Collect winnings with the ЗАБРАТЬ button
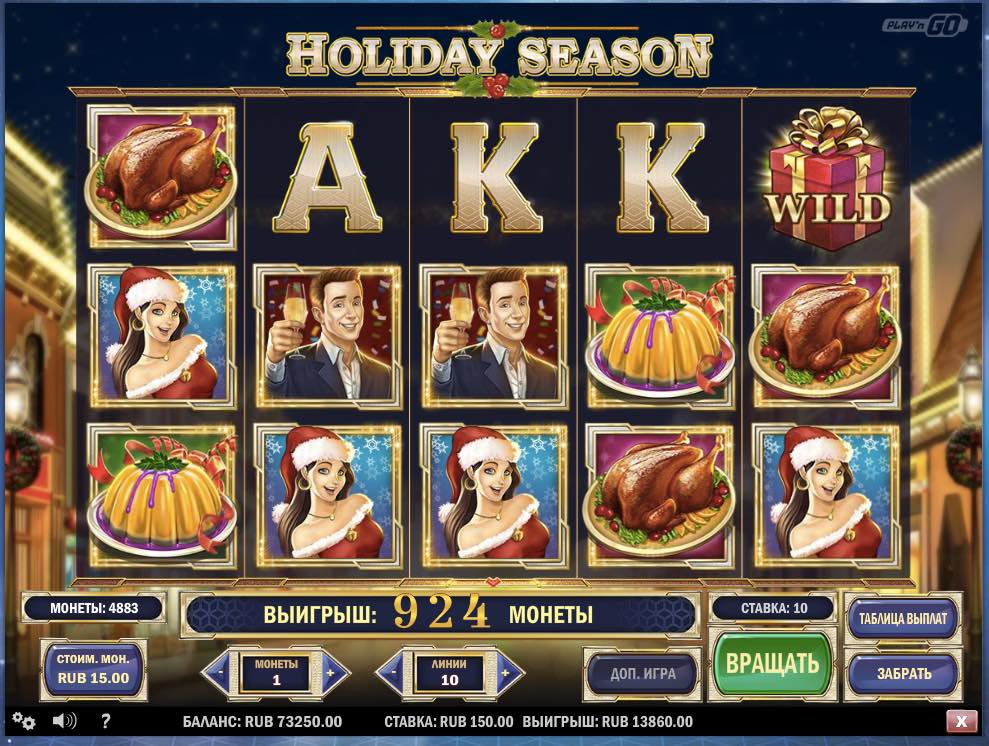This screenshot has height=746, width=989. coord(903,673)
